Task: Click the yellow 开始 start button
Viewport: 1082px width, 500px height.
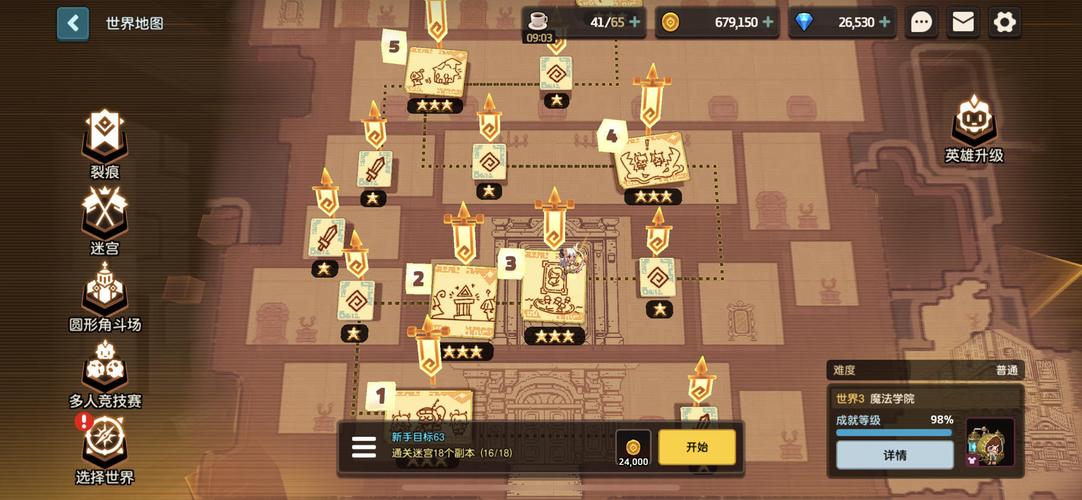Action: (x=697, y=447)
